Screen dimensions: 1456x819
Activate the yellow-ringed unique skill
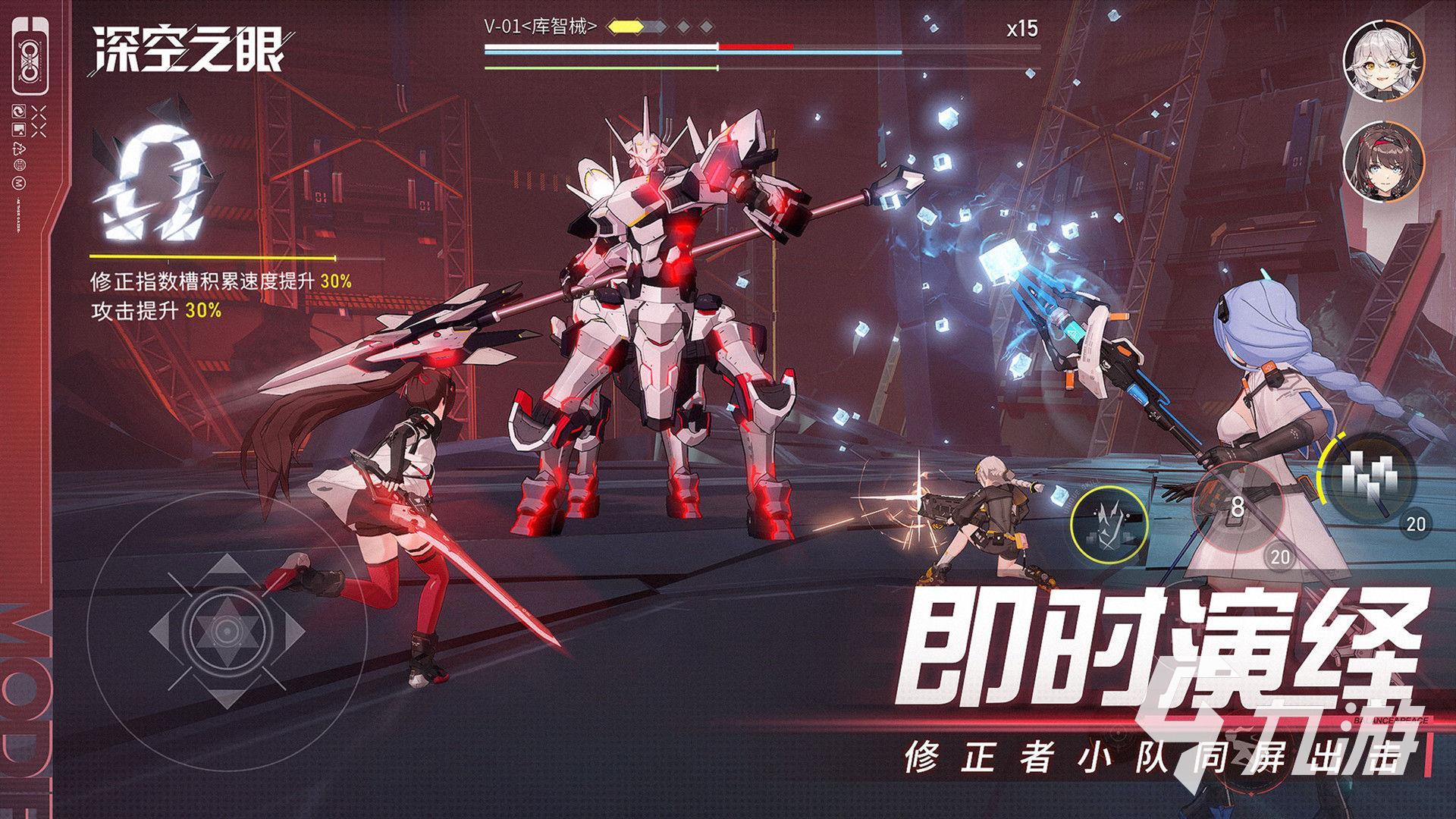[x=1110, y=522]
